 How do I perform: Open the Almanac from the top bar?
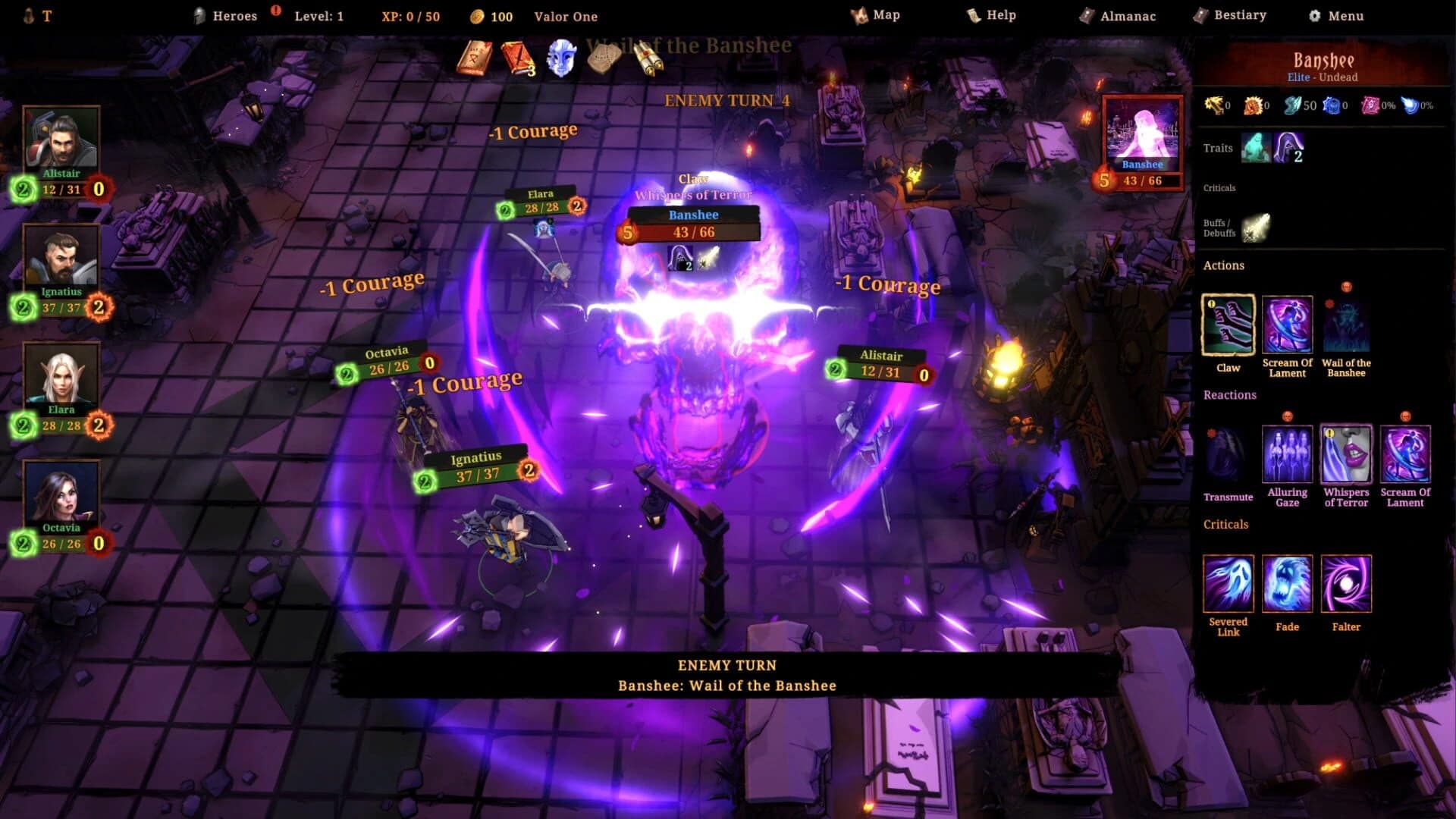(x=1120, y=15)
